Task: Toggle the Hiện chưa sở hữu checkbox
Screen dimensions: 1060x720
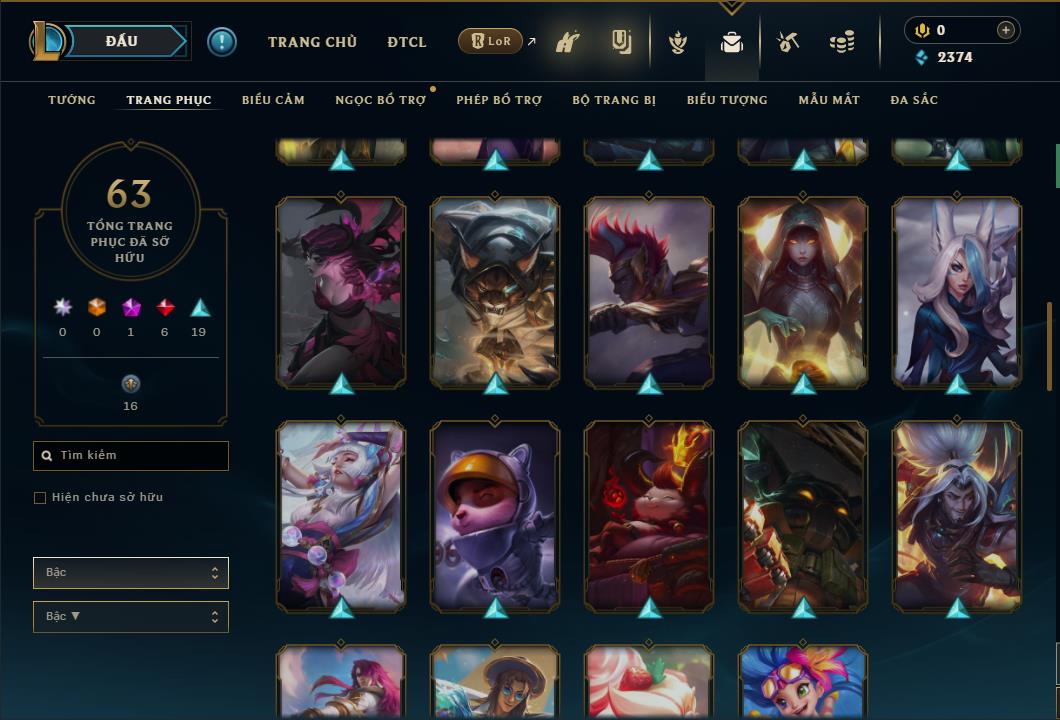Action: (40, 498)
